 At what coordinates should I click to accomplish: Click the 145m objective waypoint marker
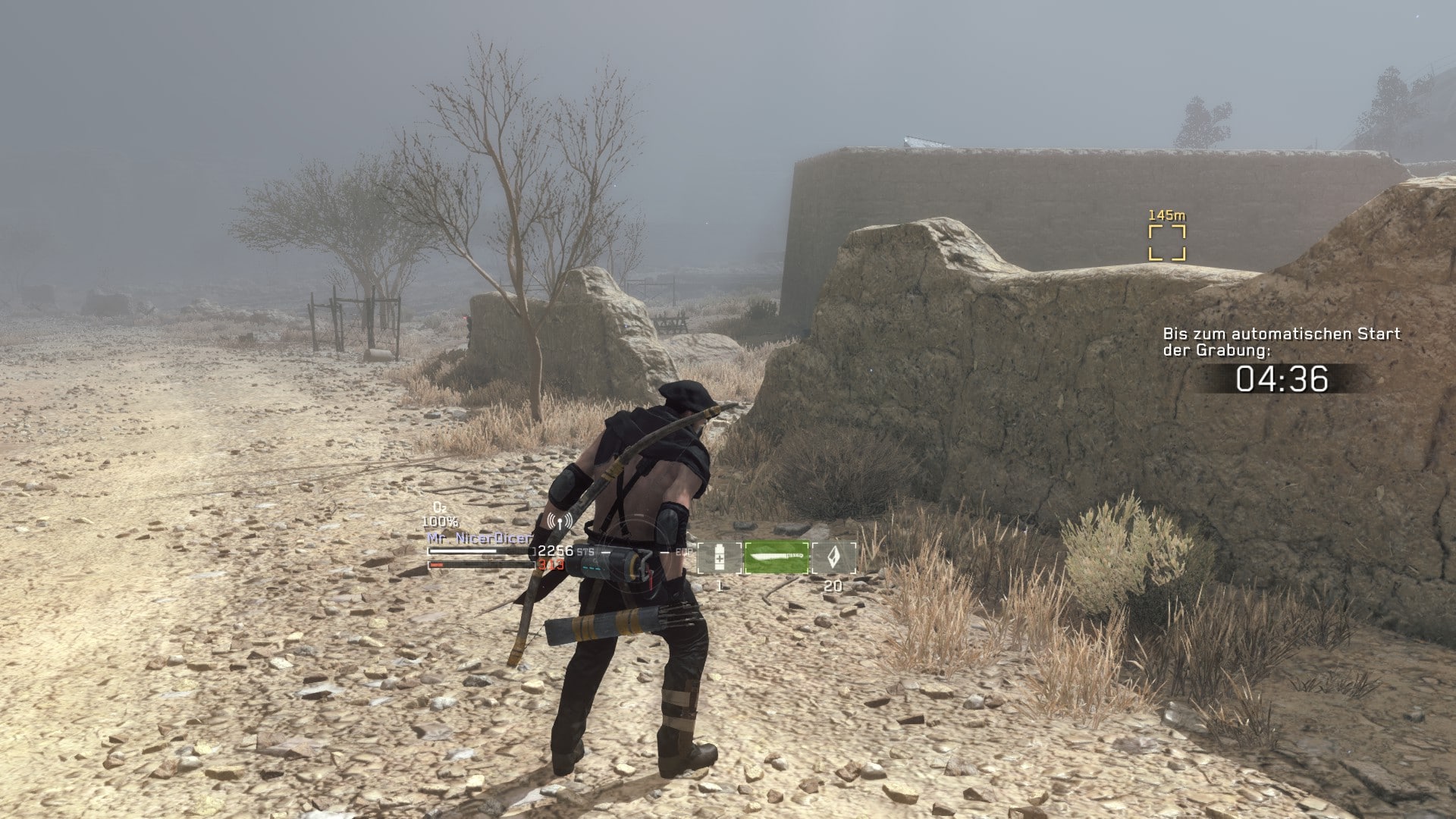pyautogui.click(x=1166, y=242)
